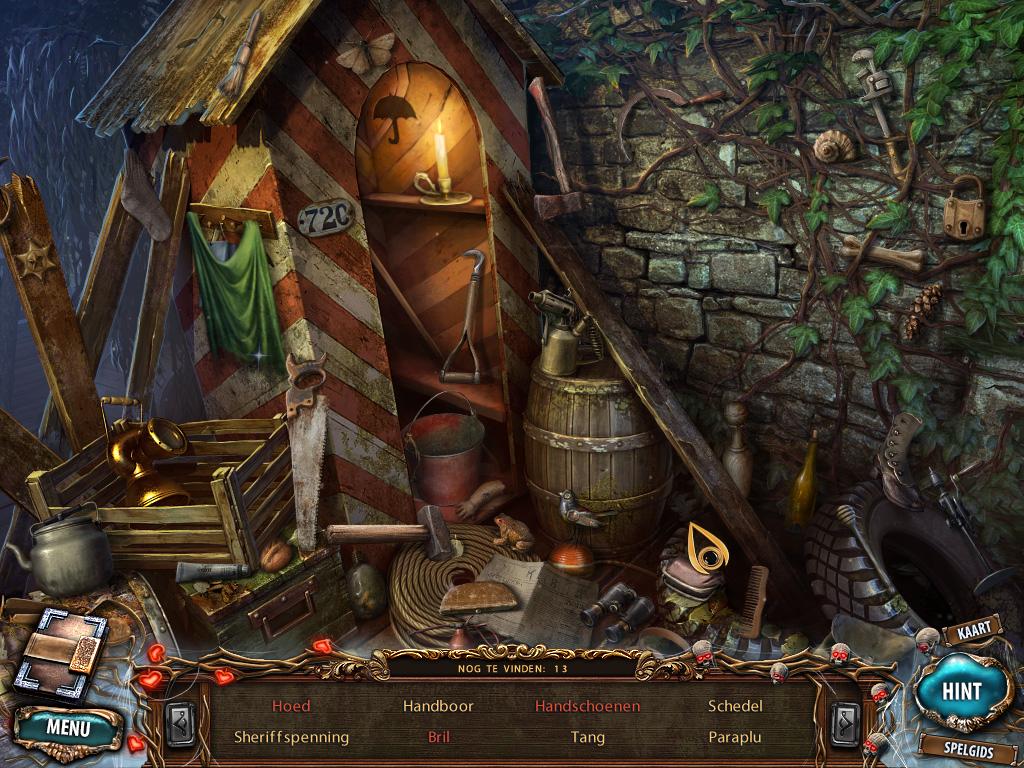Select 'Handboor' in the item list

coord(437,706)
